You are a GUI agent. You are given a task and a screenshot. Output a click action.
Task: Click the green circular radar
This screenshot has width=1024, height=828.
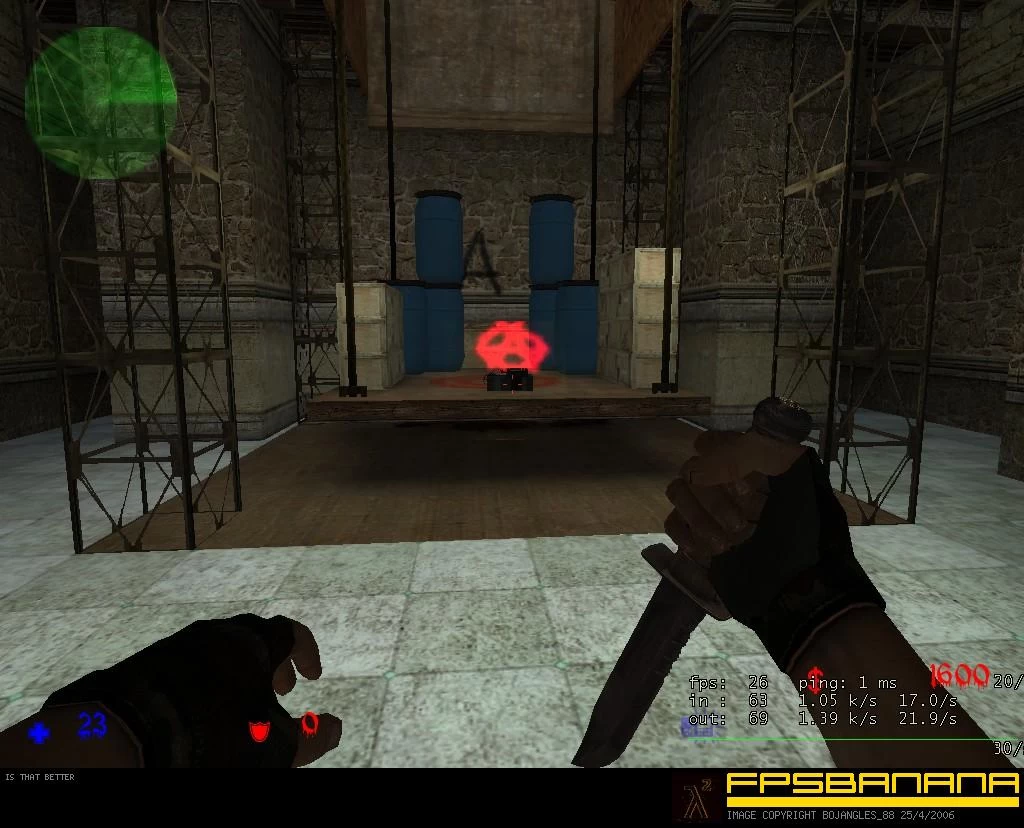[100, 102]
